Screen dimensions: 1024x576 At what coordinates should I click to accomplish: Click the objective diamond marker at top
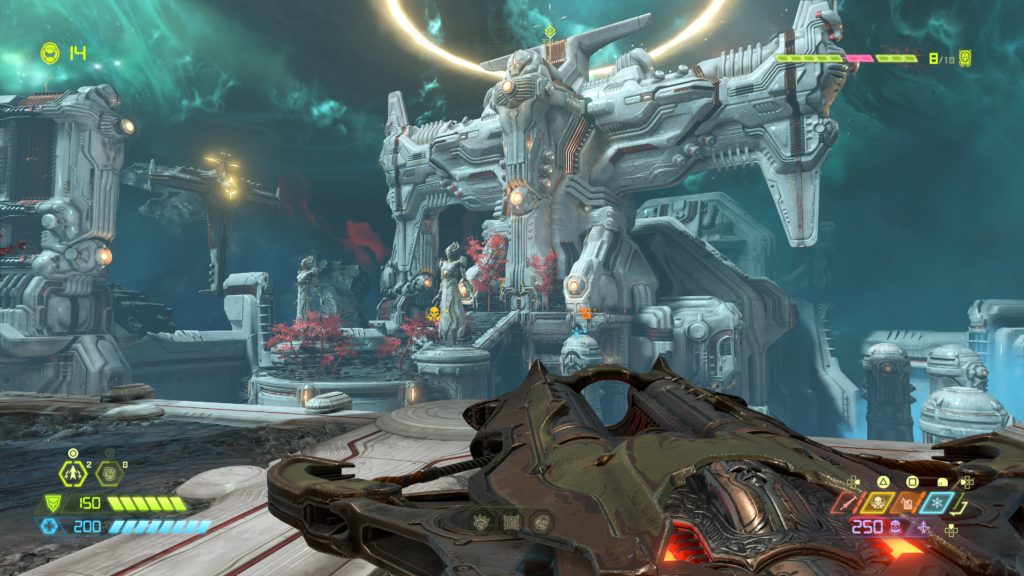[549, 32]
